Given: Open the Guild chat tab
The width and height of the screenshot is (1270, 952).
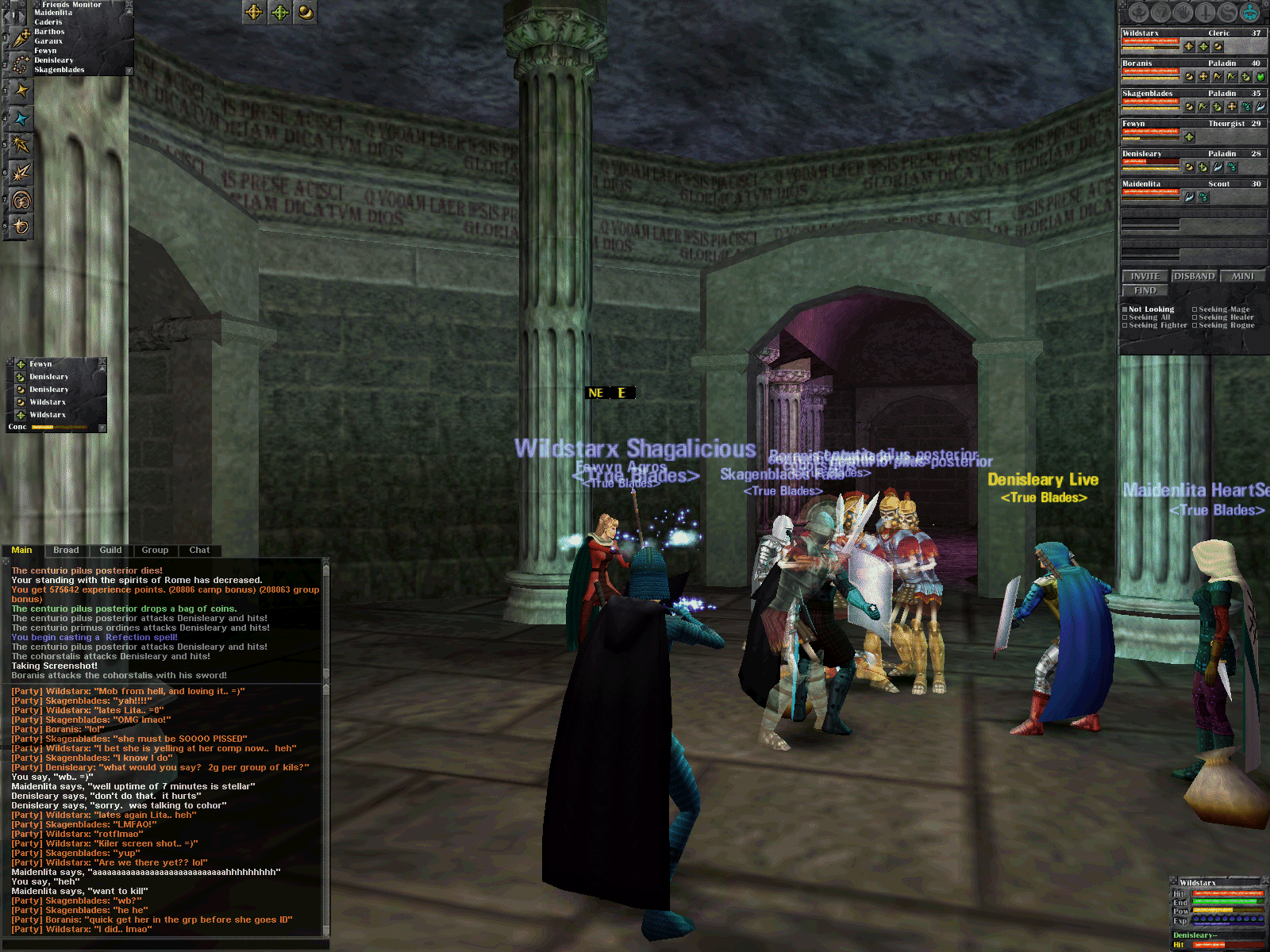Looking at the screenshot, I should [110, 550].
